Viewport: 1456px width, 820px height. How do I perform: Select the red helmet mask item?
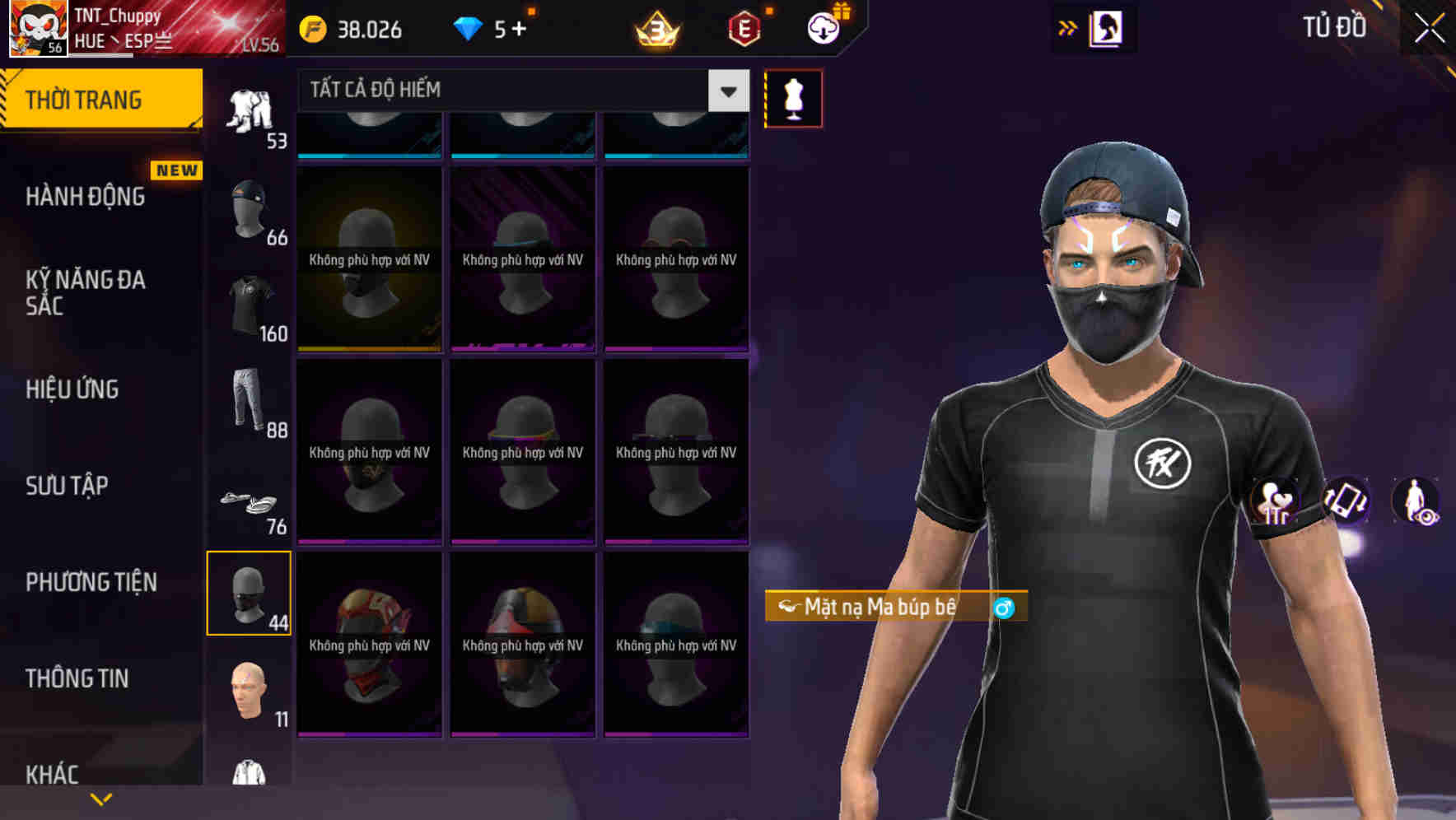pyautogui.click(x=369, y=646)
